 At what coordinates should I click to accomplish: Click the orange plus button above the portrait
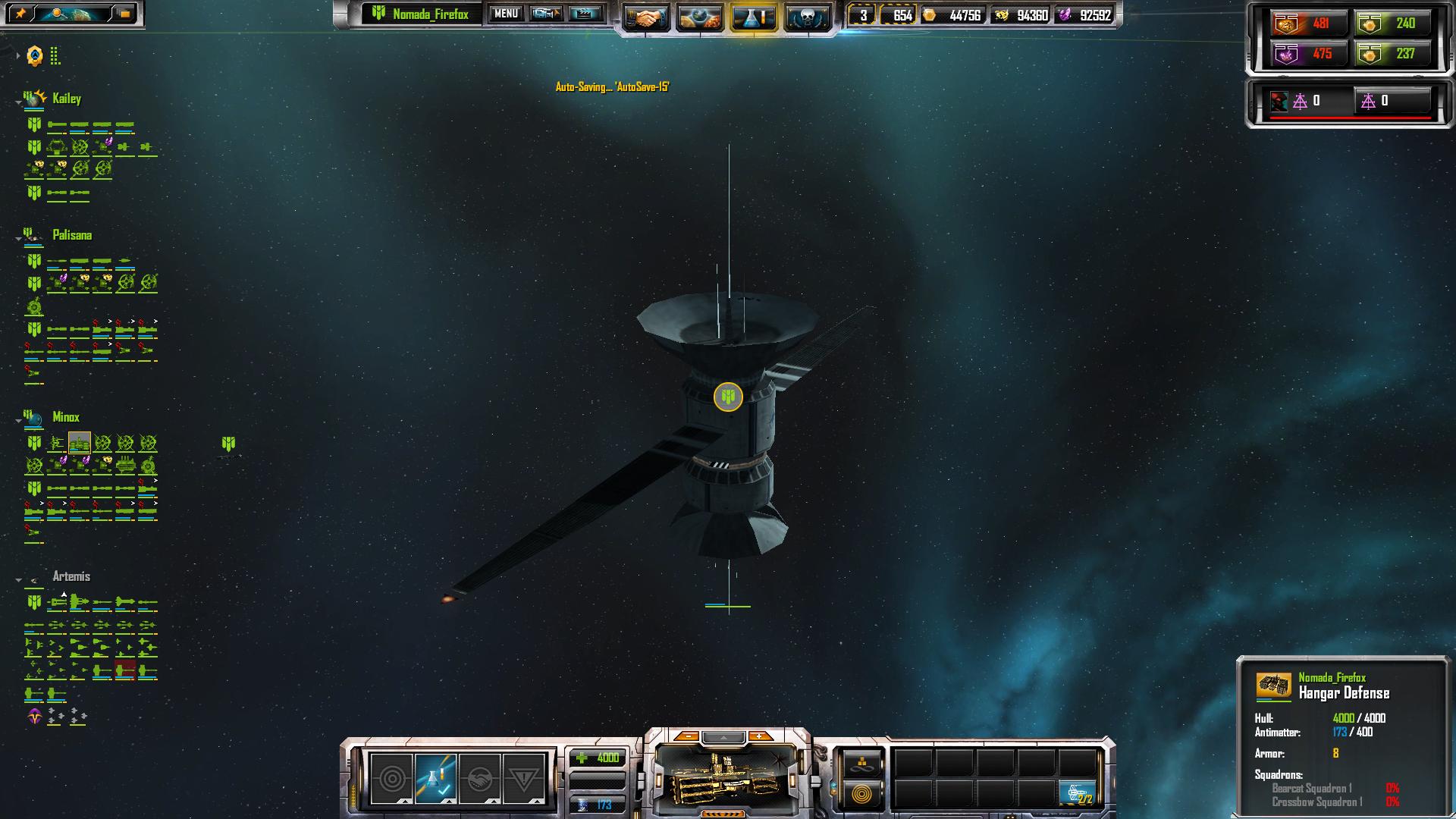(x=758, y=736)
